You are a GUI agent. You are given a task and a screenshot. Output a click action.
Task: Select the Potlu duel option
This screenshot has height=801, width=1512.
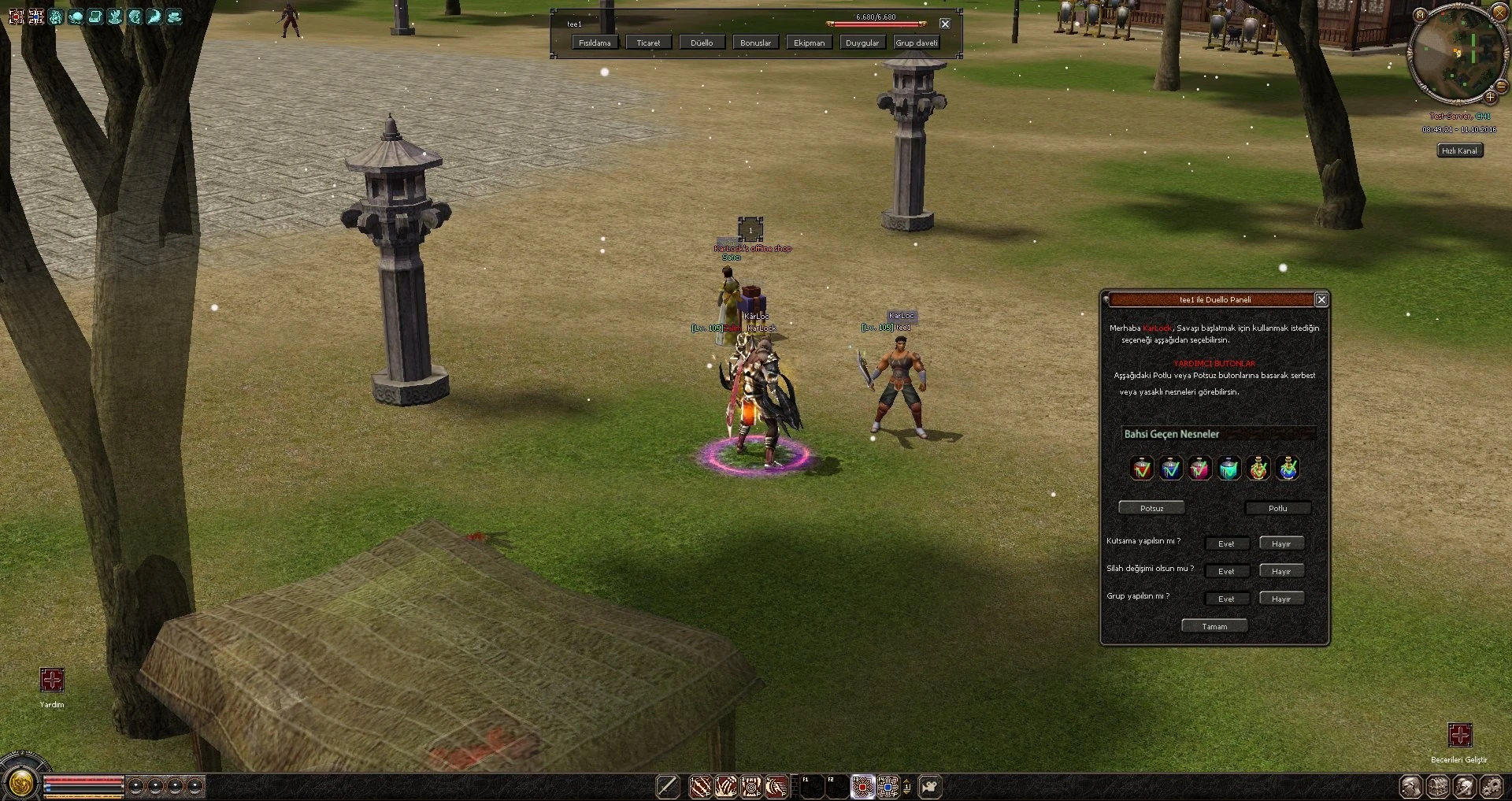tap(1277, 508)
